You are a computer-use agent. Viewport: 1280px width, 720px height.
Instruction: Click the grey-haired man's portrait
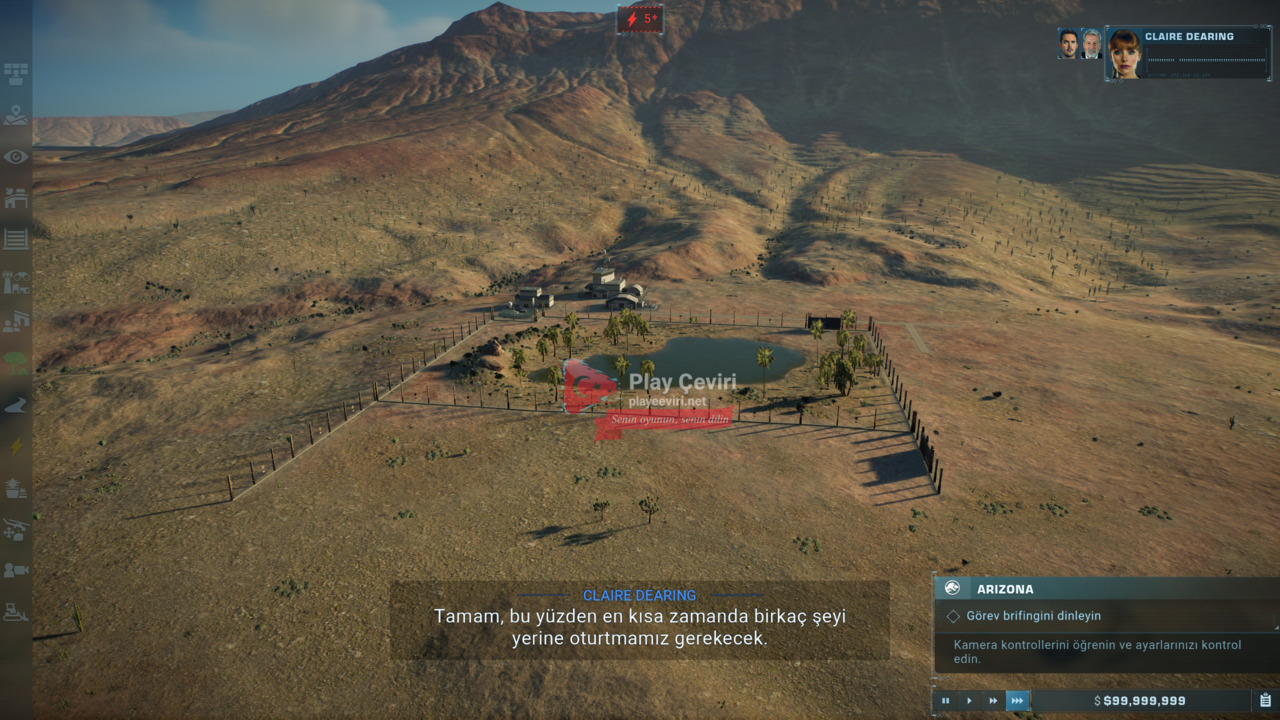[x=1091, y=44]
